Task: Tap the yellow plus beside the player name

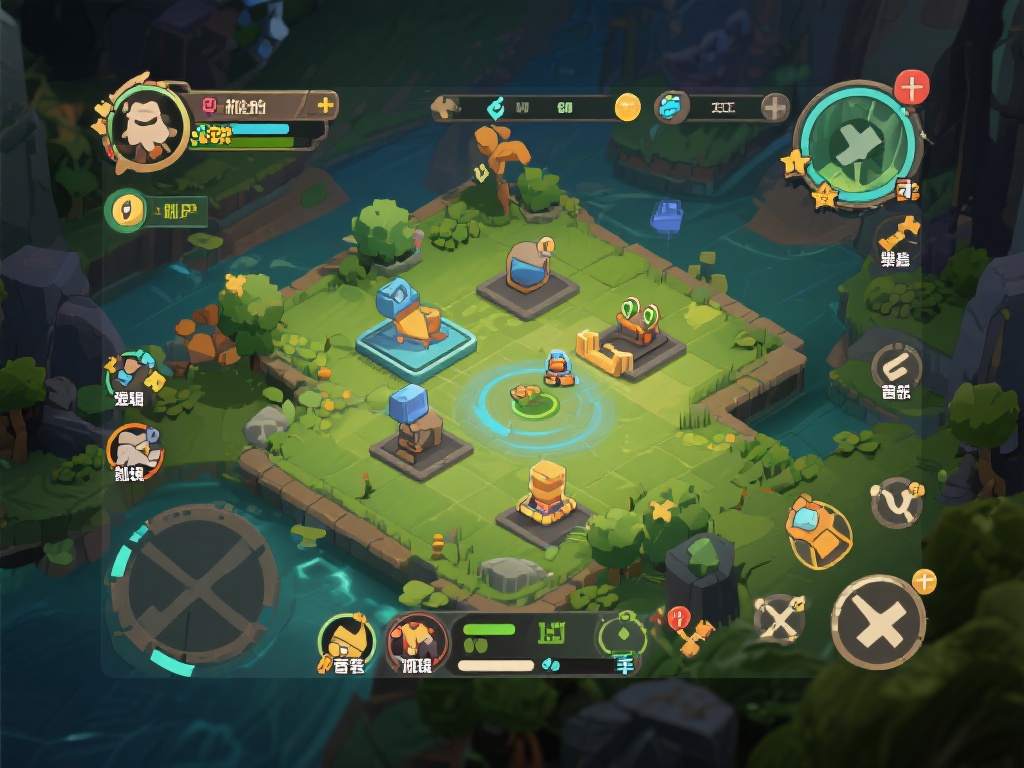Action: point(325,104)
